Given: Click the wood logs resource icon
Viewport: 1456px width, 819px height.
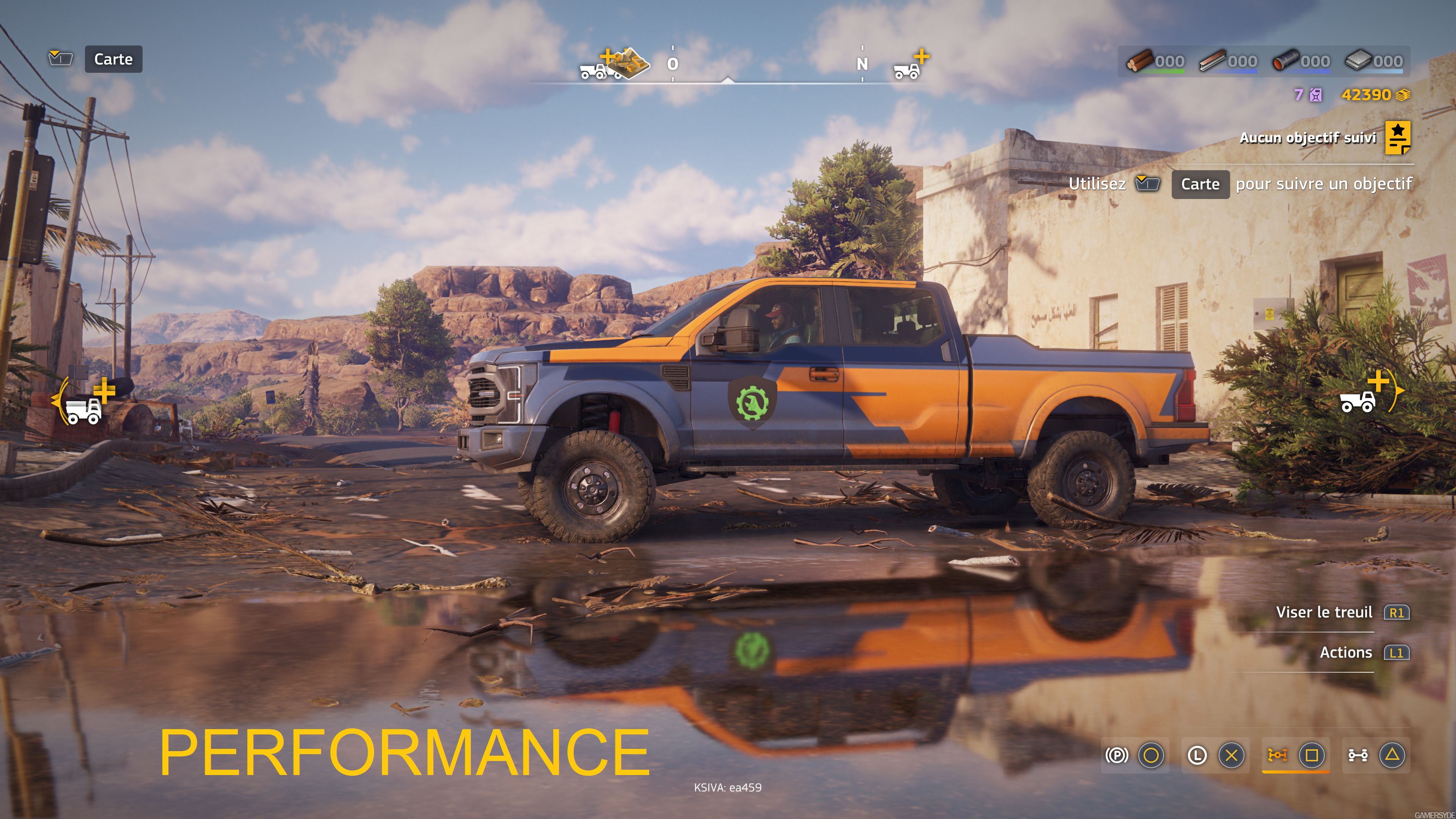Looking at the screenshot, I should [1139, 61].
